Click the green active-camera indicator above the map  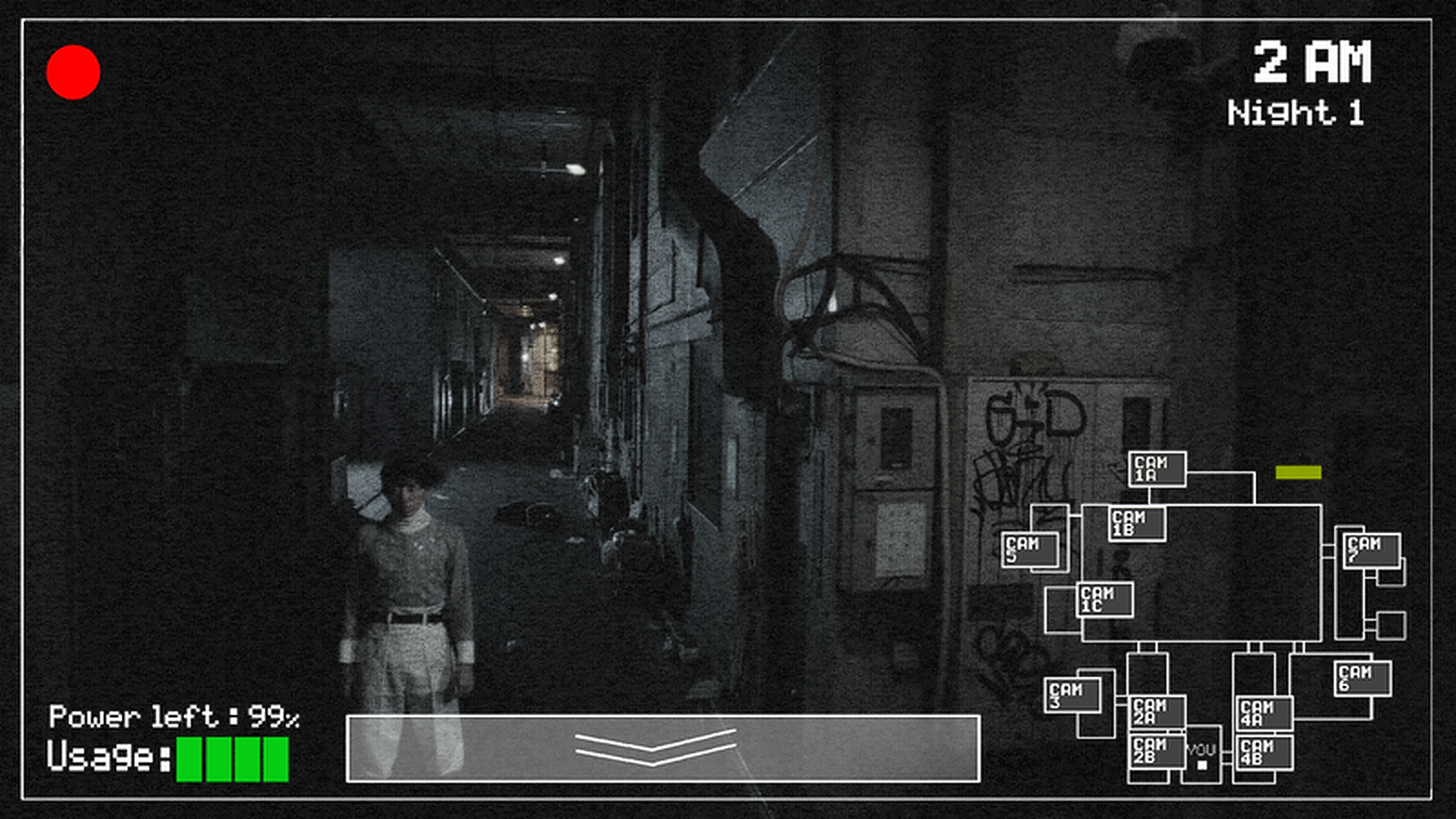point(1299,471)
